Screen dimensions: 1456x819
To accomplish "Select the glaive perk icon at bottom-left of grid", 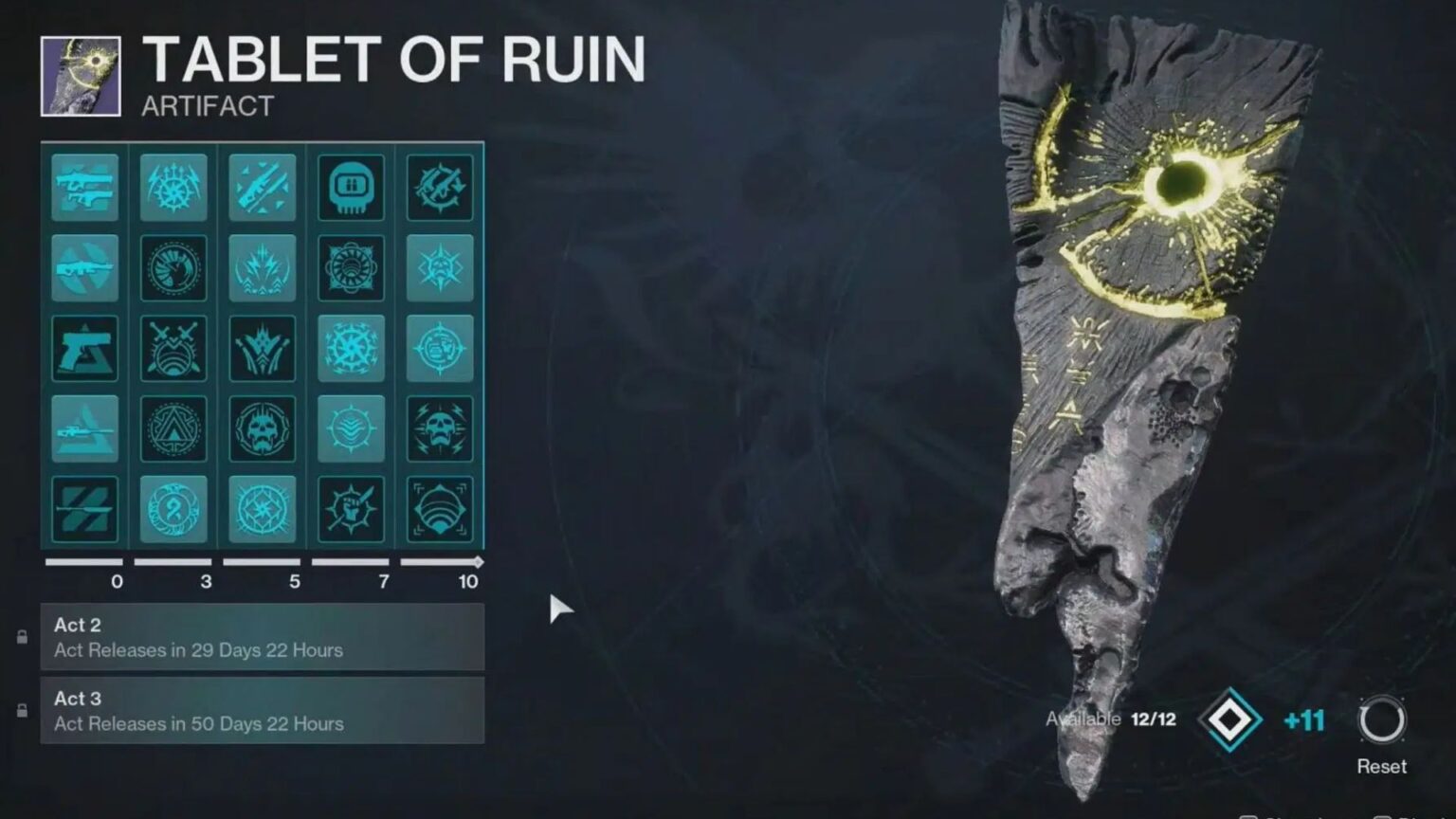I will (85, 509).
